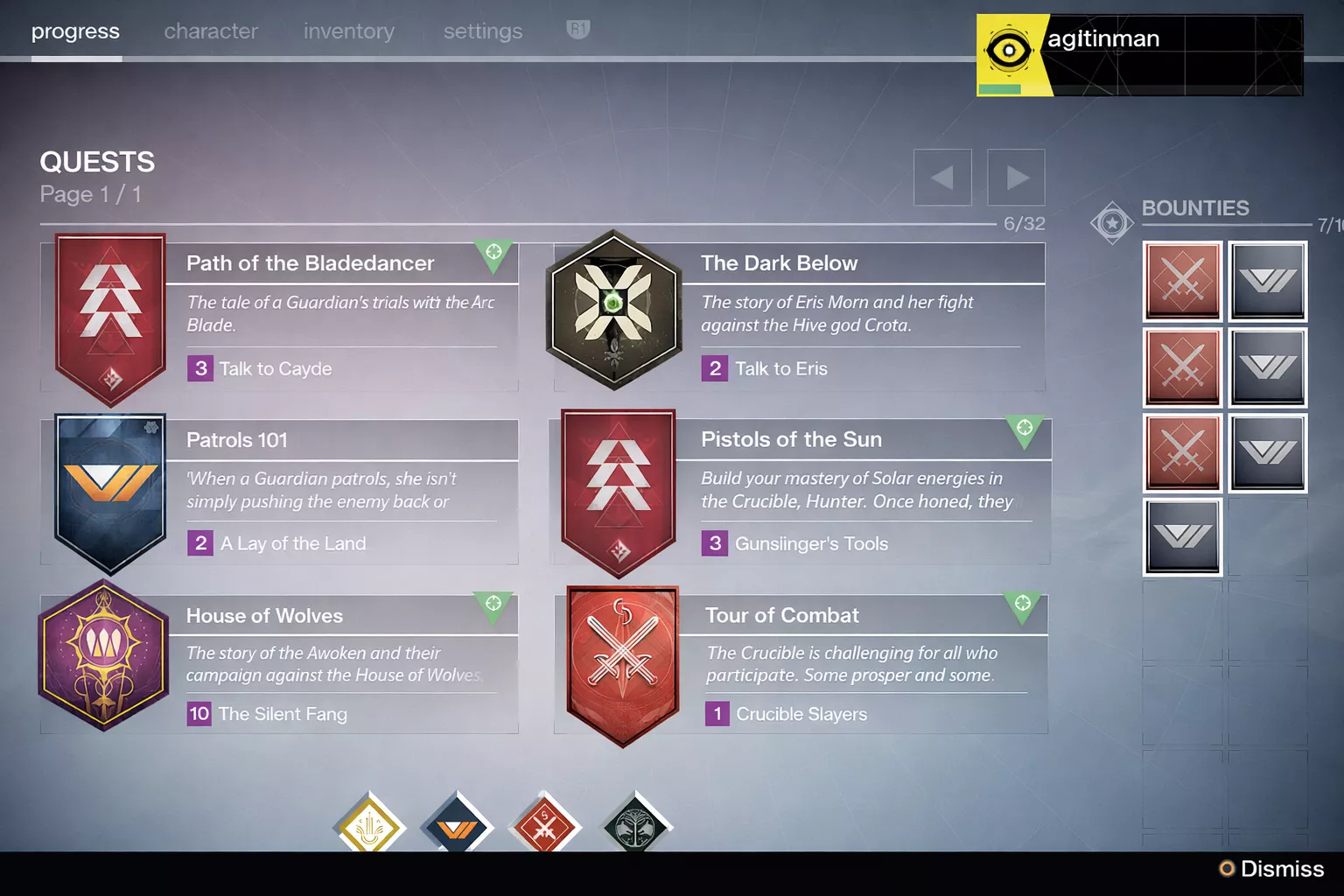The image size is (1344, 896).
Task: Click the bottom Vanguard bounty in the list
Action: [x=1182, y=536]
